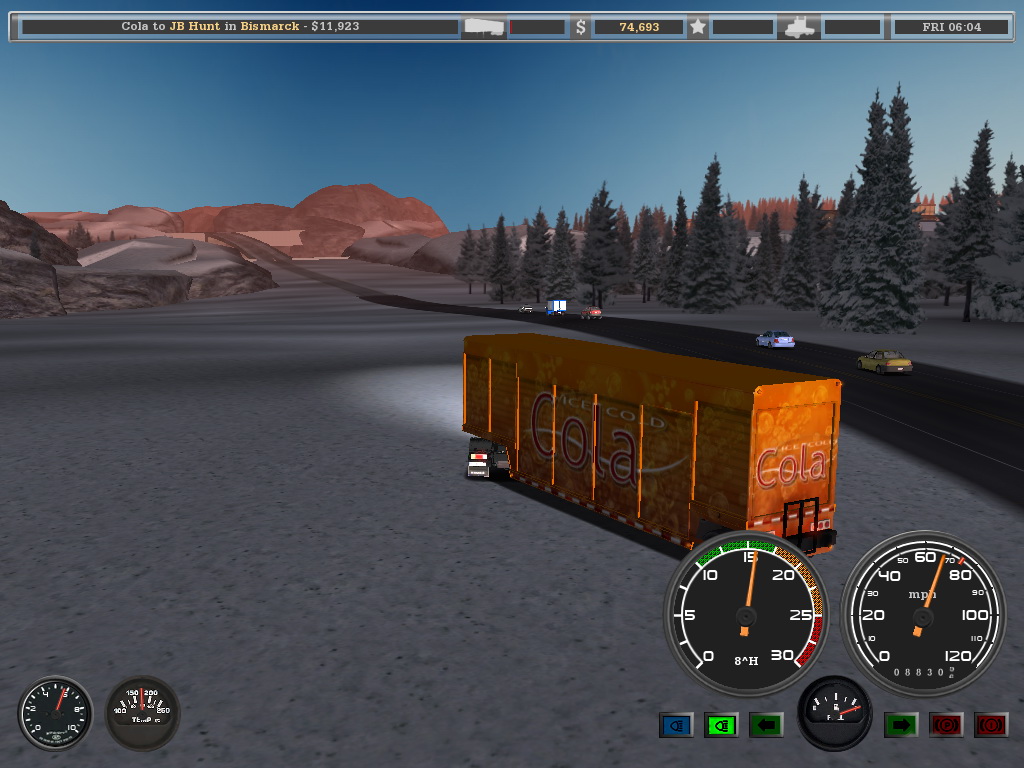
Task: Click the Cola to JB Hunt job tracker
Action: pyautogui.click(x=240, y=27)
